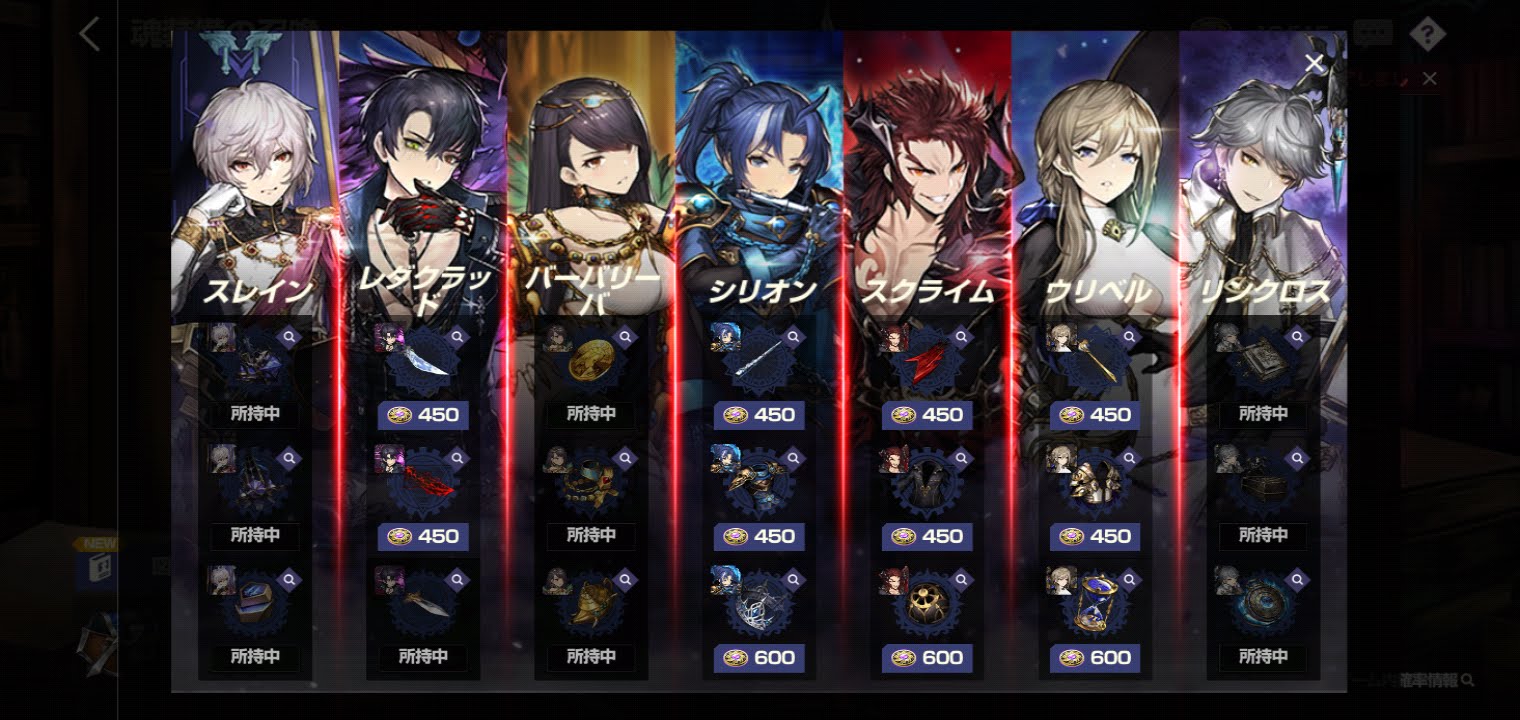
Task: Magnify リンクロス's book item
Action: [1299, 336]
